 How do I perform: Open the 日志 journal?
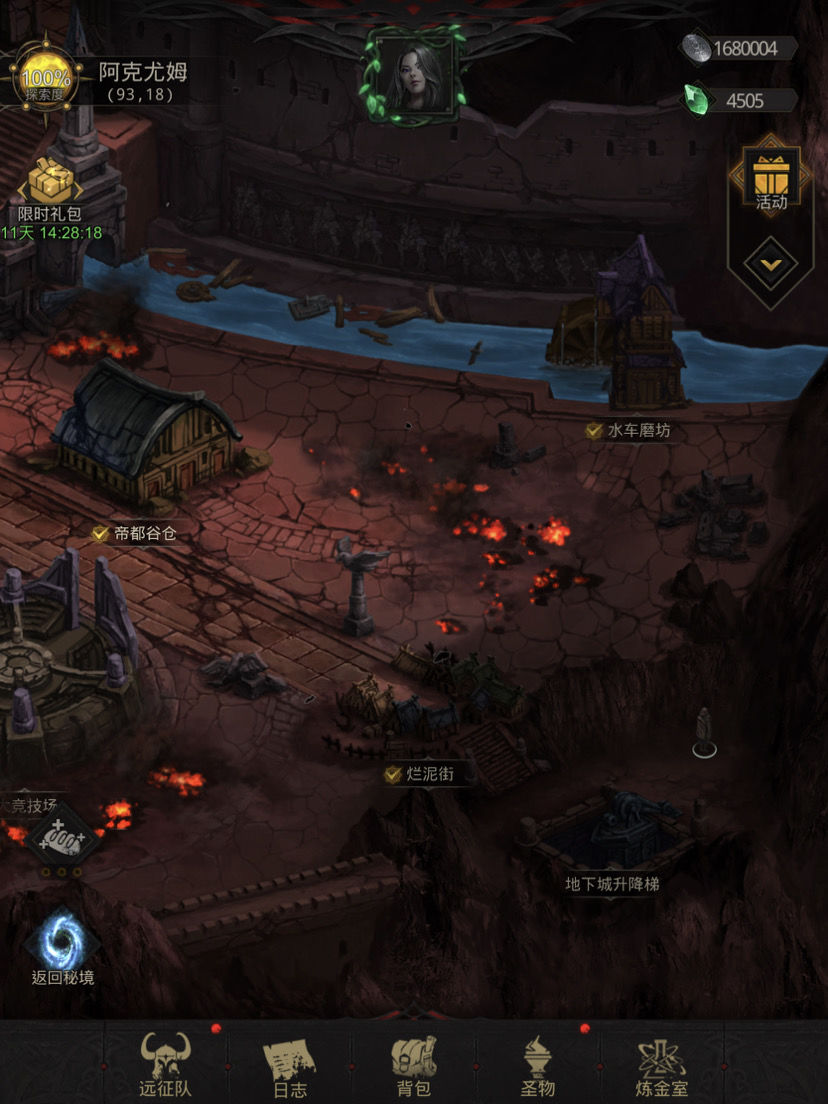290,1065
